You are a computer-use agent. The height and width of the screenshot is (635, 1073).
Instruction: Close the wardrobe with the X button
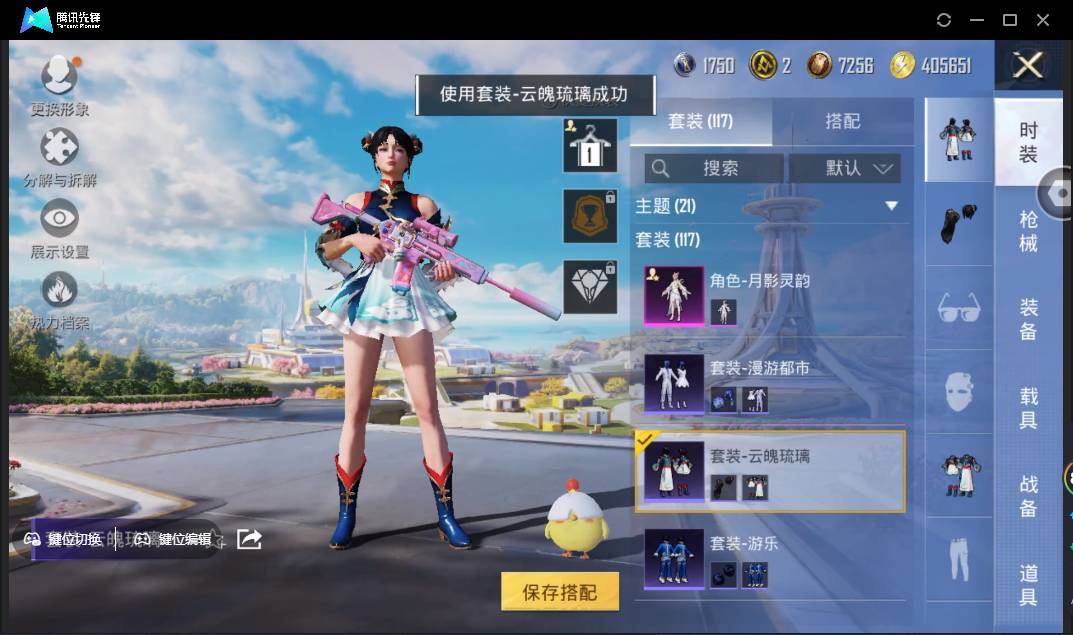point(1028,66)
